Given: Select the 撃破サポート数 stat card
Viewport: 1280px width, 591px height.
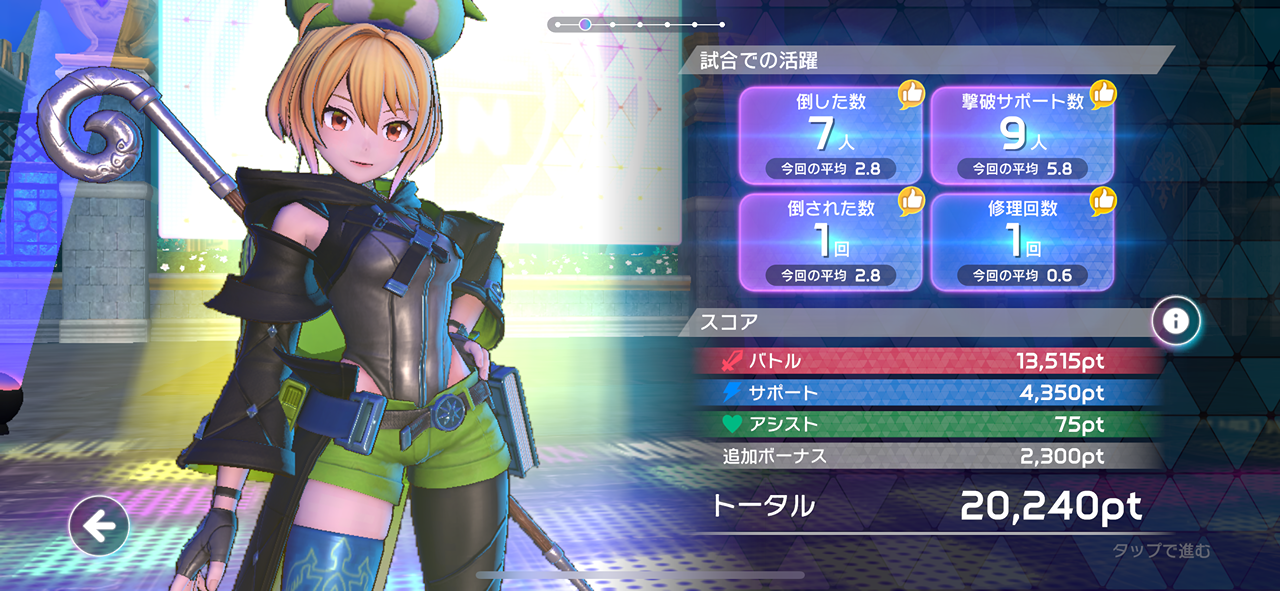Looking at the screenshot, I should coord(1022,134).
